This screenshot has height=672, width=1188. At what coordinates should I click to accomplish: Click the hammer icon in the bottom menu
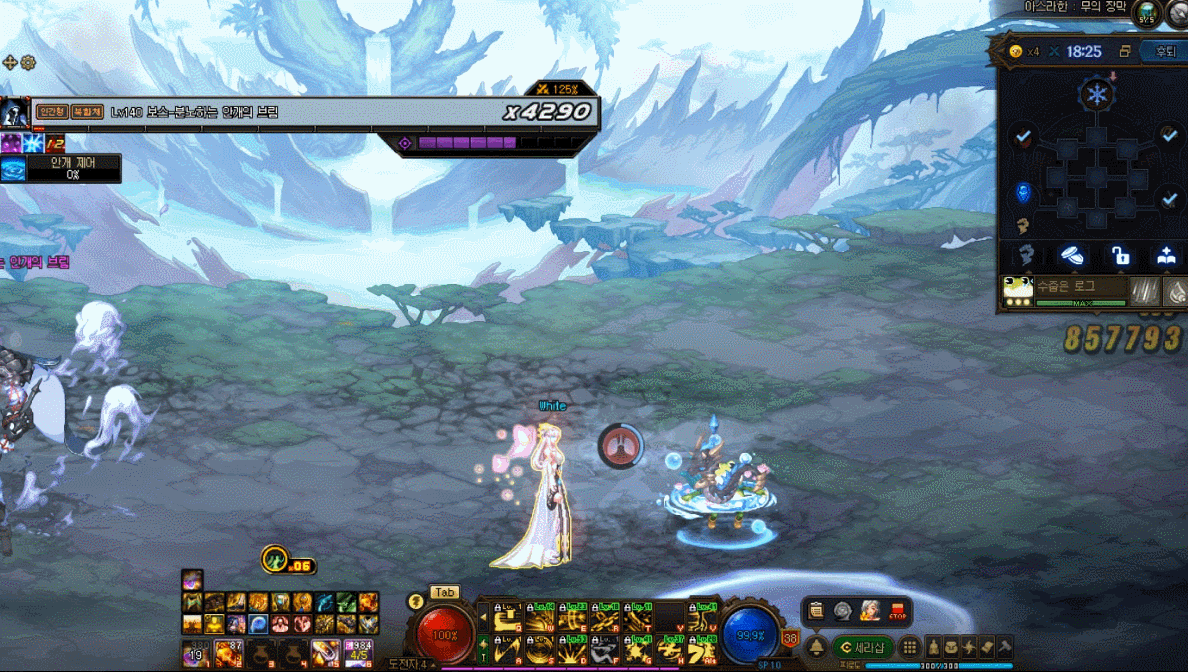(1004, 647)
